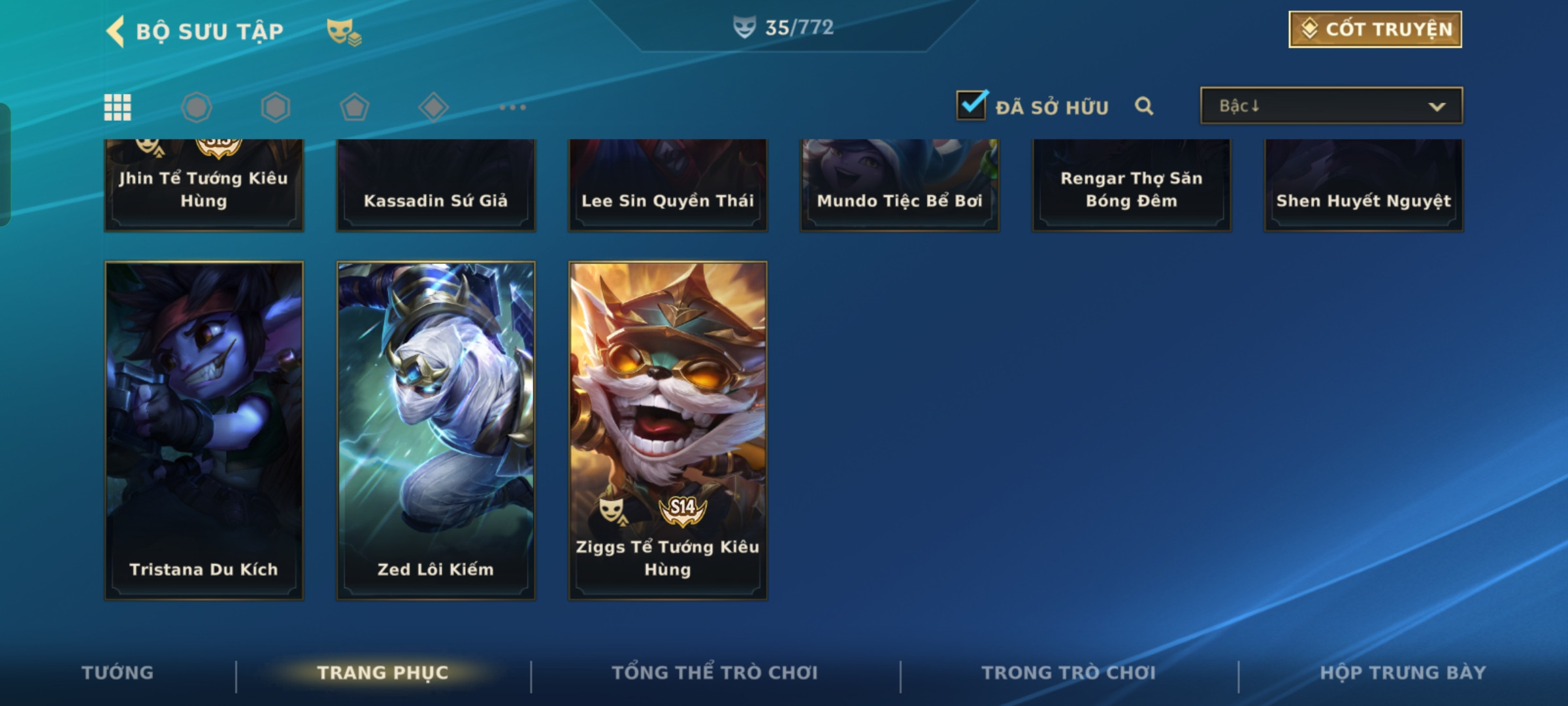Choose the pentagon-shaped tier filter

pyautogui.click(x=354, y=107)
